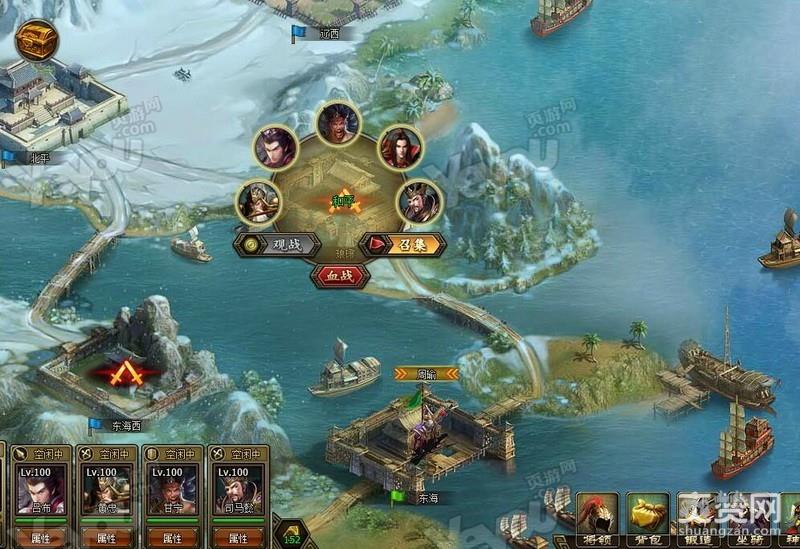Viewport: 800px width, 549px height.
Task: Select the top hero portrait in the city ring
Action: pyautogui.click(x=338, y=123)
